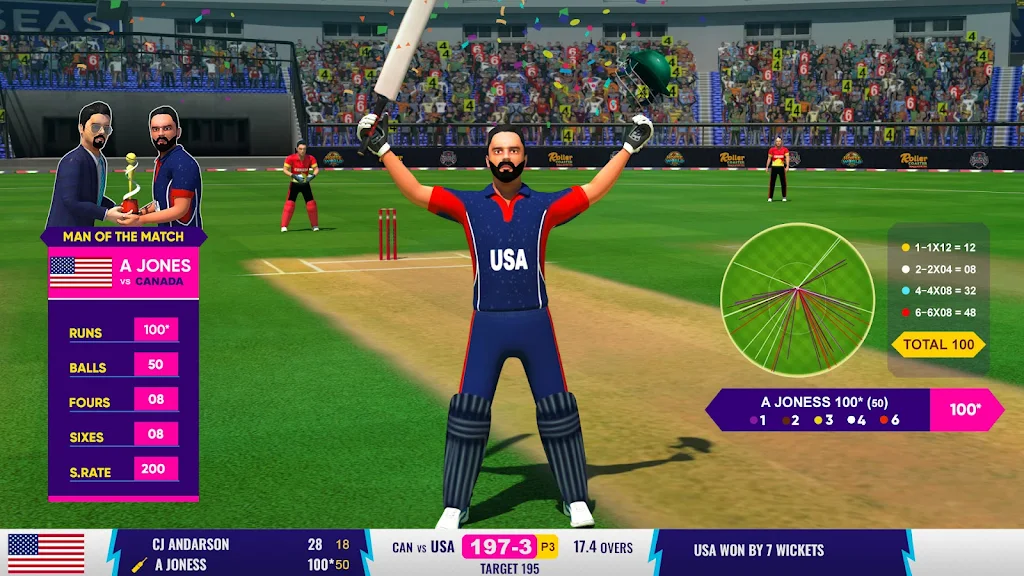Viewport: 1024px width, 576px height.
Task: Click the USA flag on the scoreboard
Action: coord(46,555)
